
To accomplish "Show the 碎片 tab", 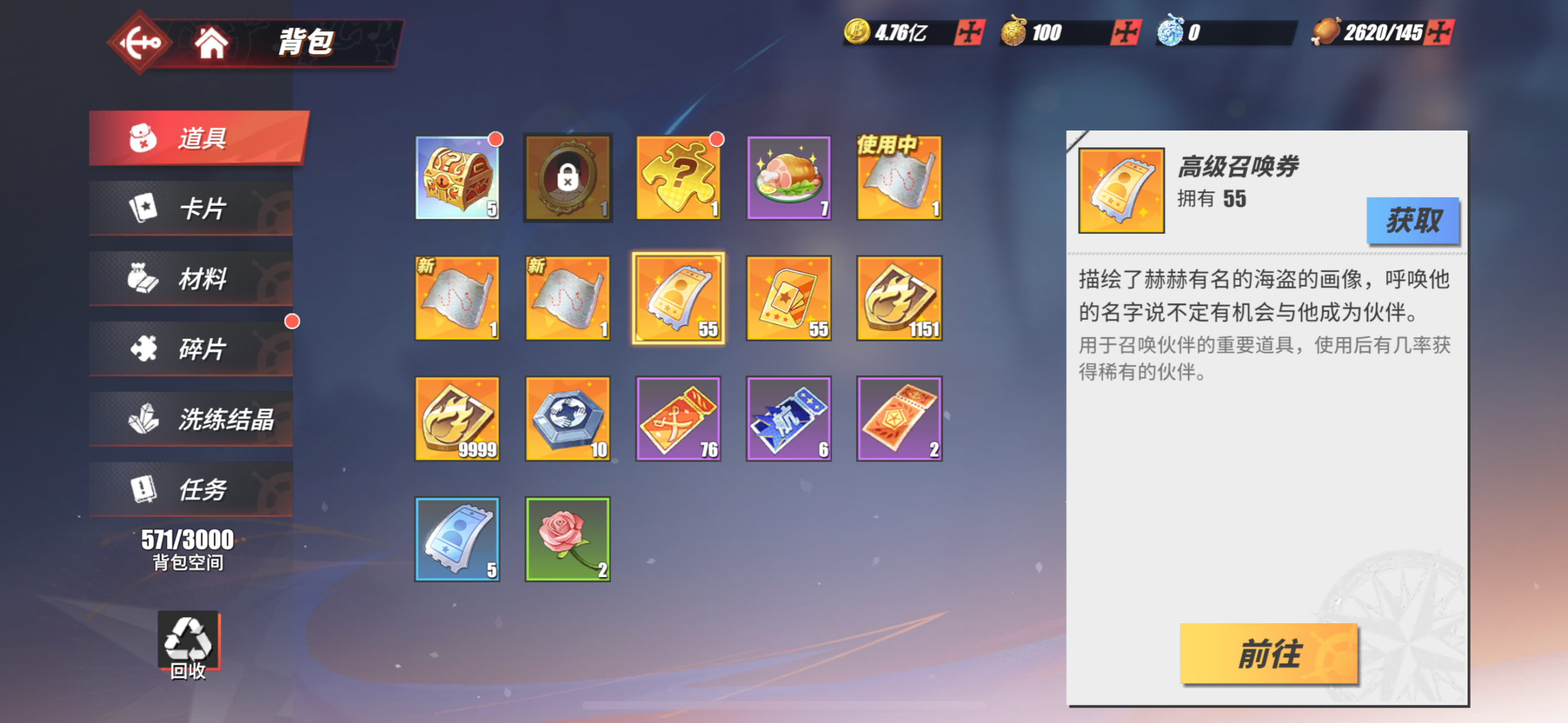I will coord(191,349).
